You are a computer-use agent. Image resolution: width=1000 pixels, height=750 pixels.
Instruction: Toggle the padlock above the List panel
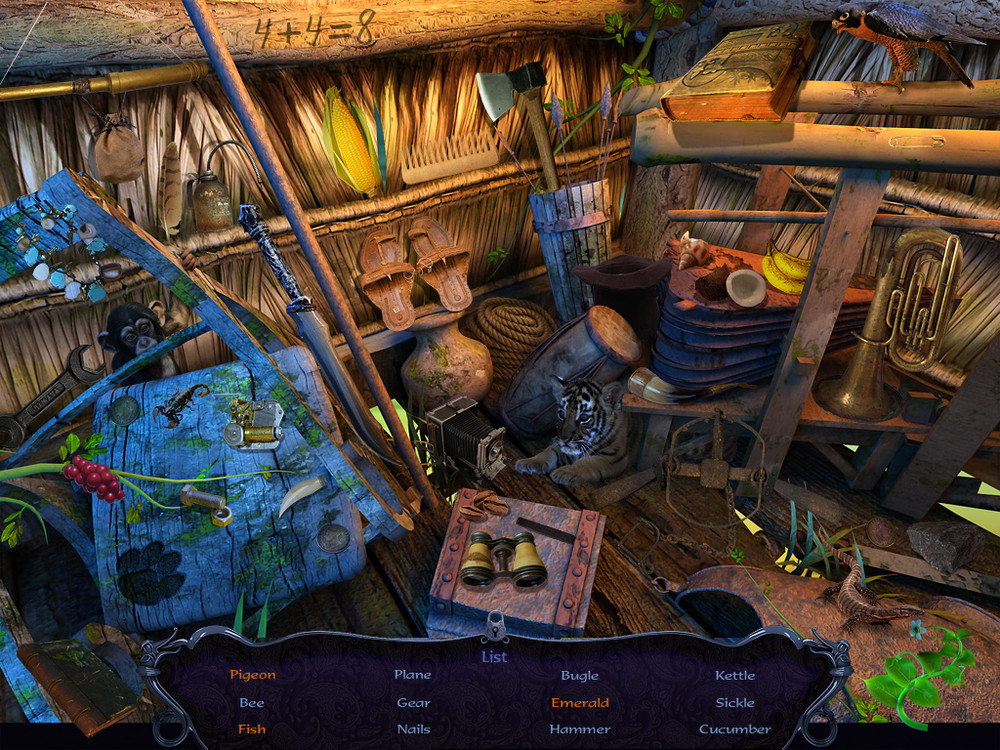pyautogui.click(x=494, y=628)
